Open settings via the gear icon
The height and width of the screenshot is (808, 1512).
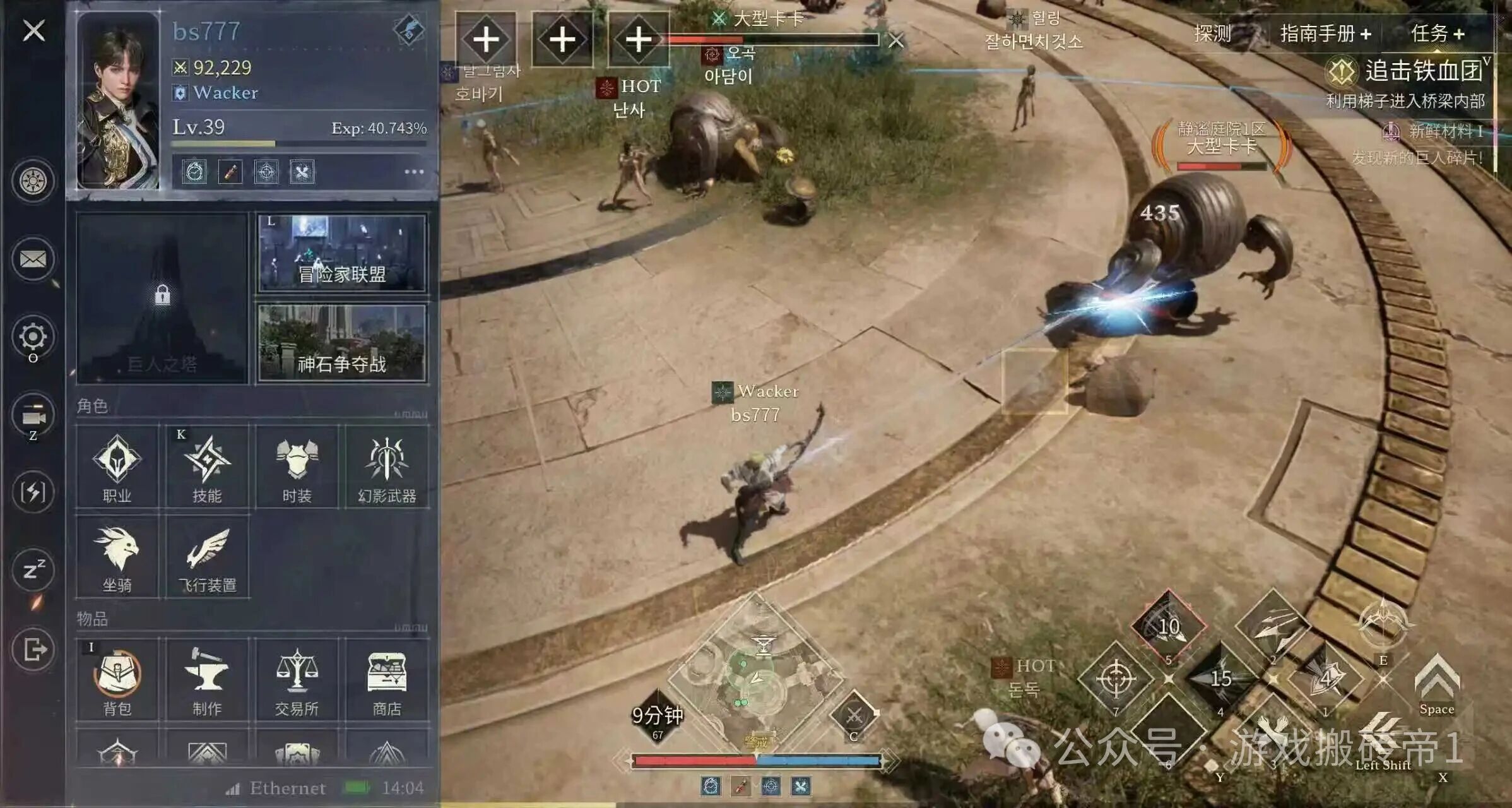[x=33, y=336]
